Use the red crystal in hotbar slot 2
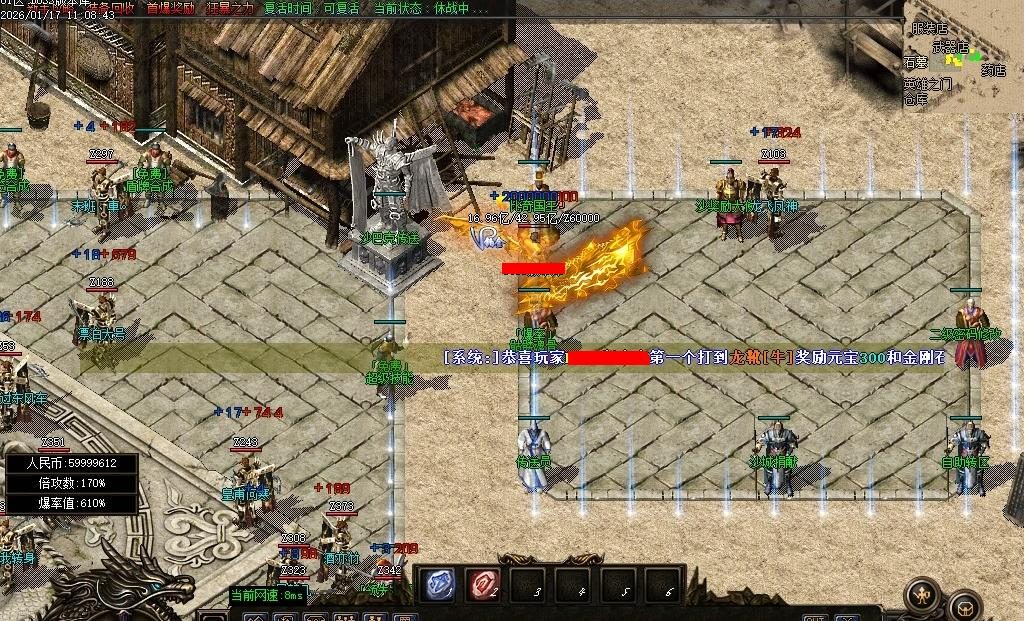 tap(485, 585)
